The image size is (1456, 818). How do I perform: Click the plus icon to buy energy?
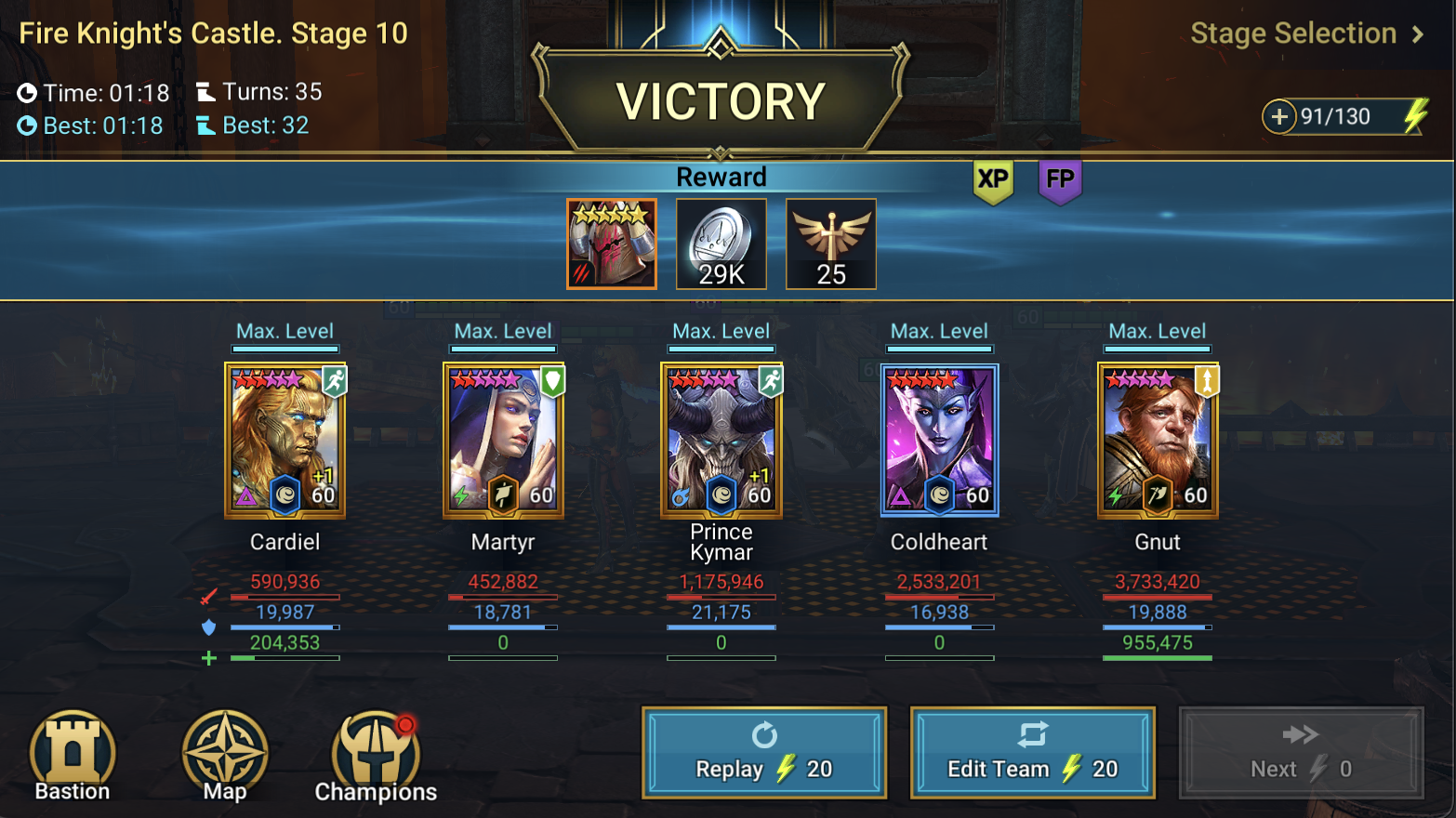[1280, 118]
